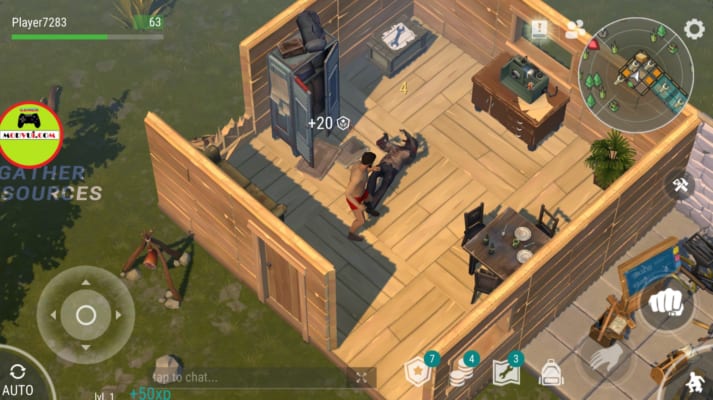Click the MODYUI.COM gamepad logo overlay

click(30, 134)
